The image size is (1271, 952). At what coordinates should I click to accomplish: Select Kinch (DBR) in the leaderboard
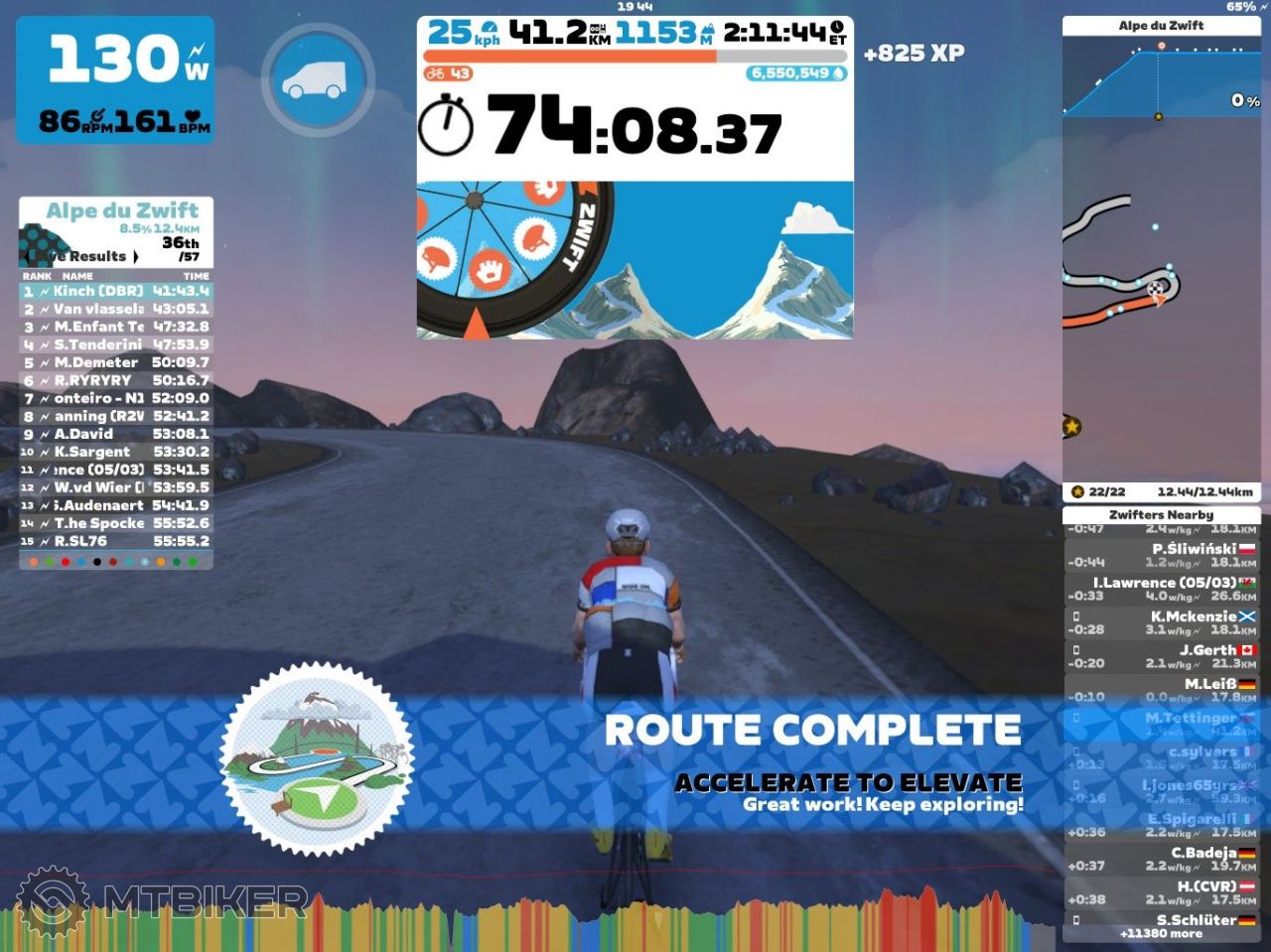[x=115, y=291]
